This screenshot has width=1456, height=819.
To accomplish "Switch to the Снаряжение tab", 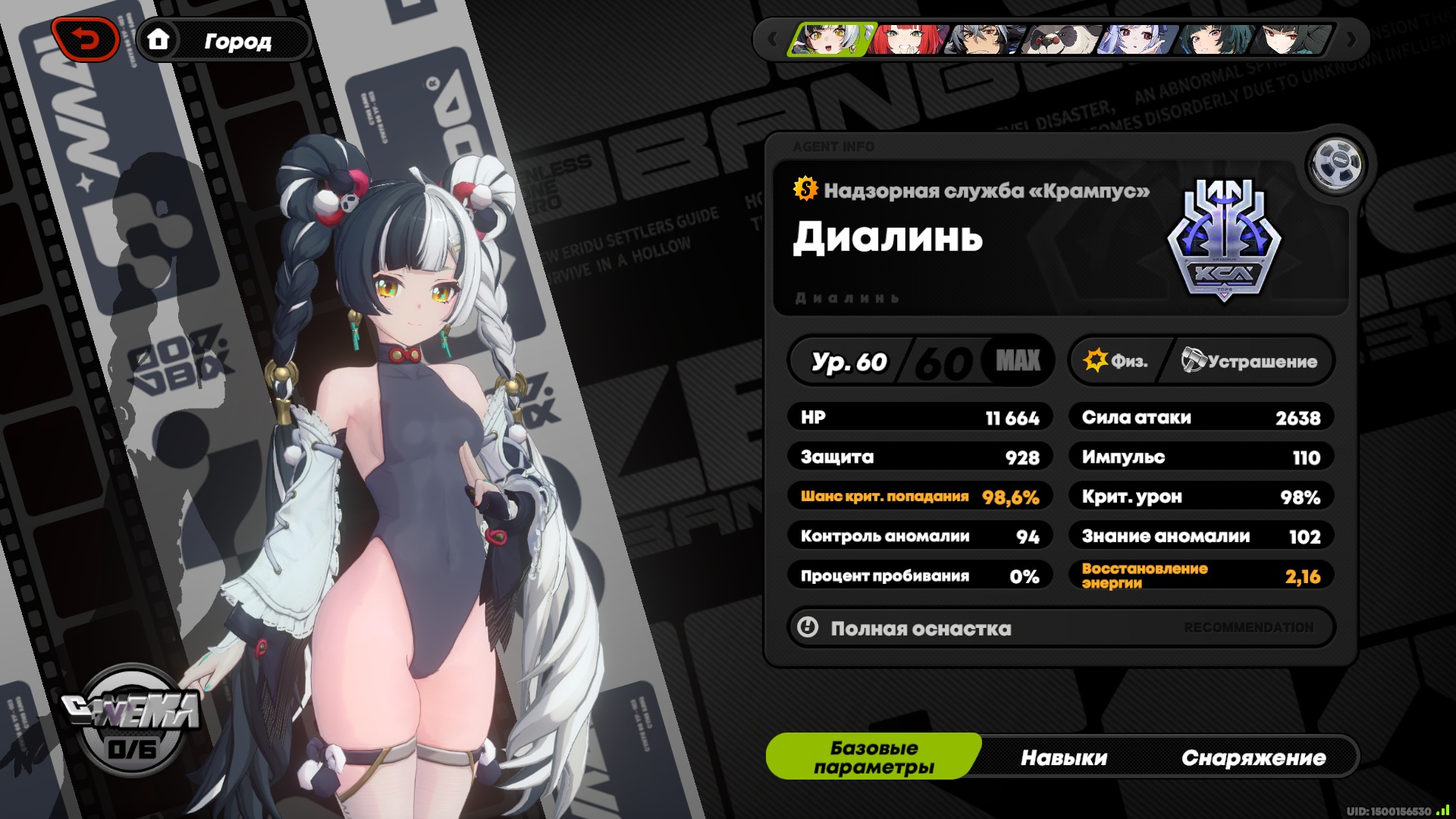I will 1253,758.
